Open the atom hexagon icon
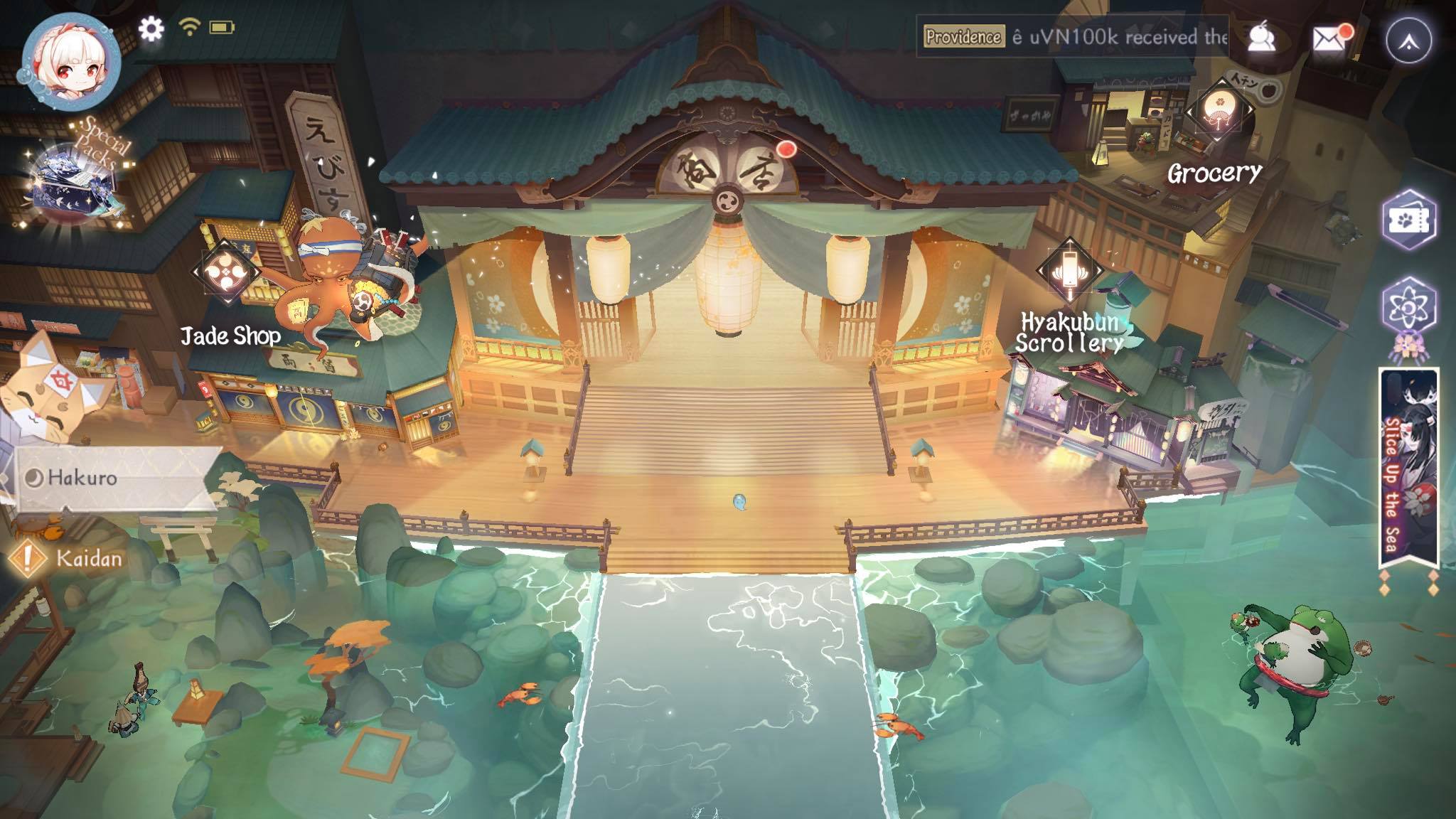 tap(1409, 307)
